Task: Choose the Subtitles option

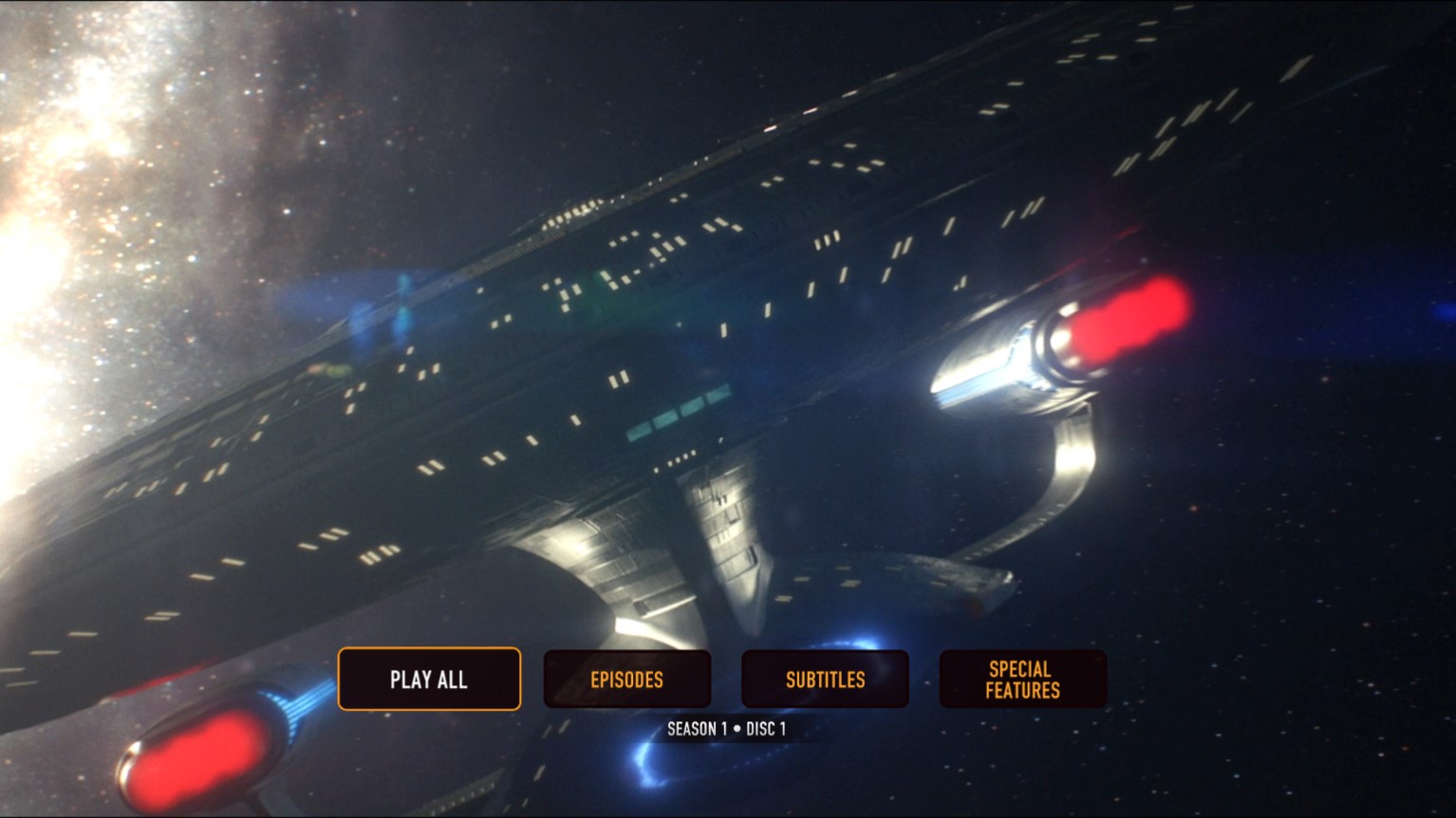Action: click(825, 679)
